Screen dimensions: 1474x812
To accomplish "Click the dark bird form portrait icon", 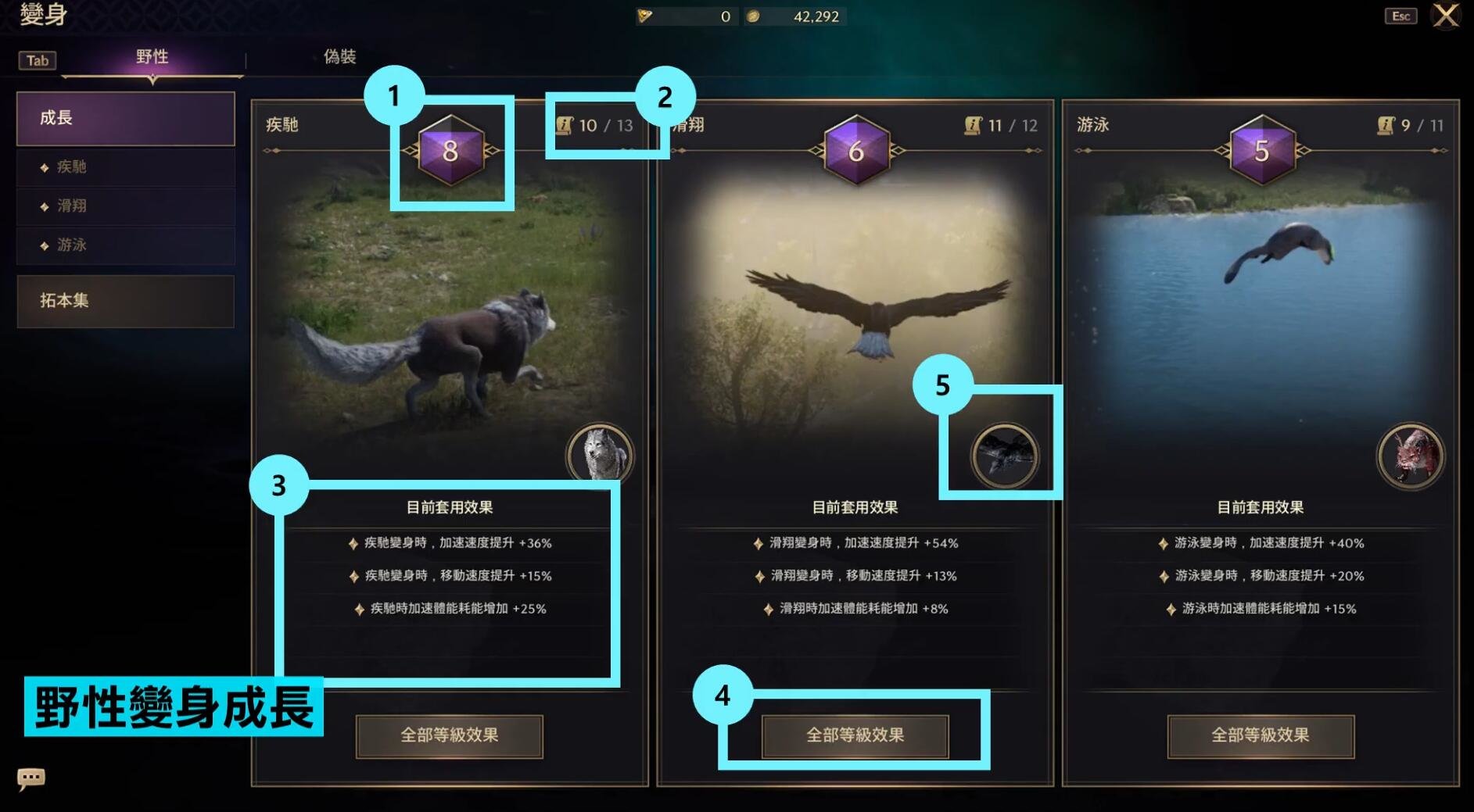I will [1005, 456].
